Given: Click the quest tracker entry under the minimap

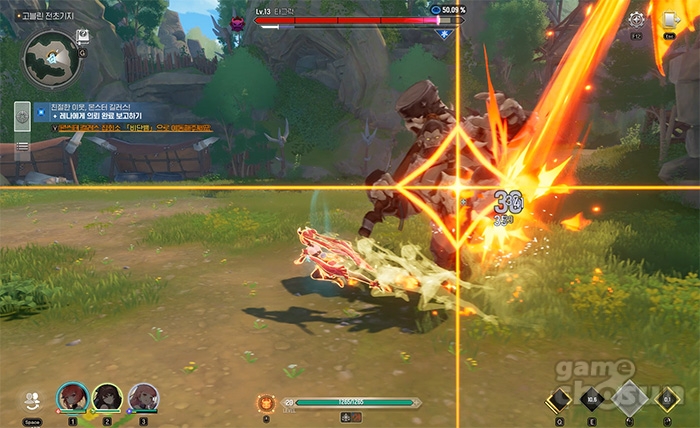Looking at the screenshot, I should 122,111.
